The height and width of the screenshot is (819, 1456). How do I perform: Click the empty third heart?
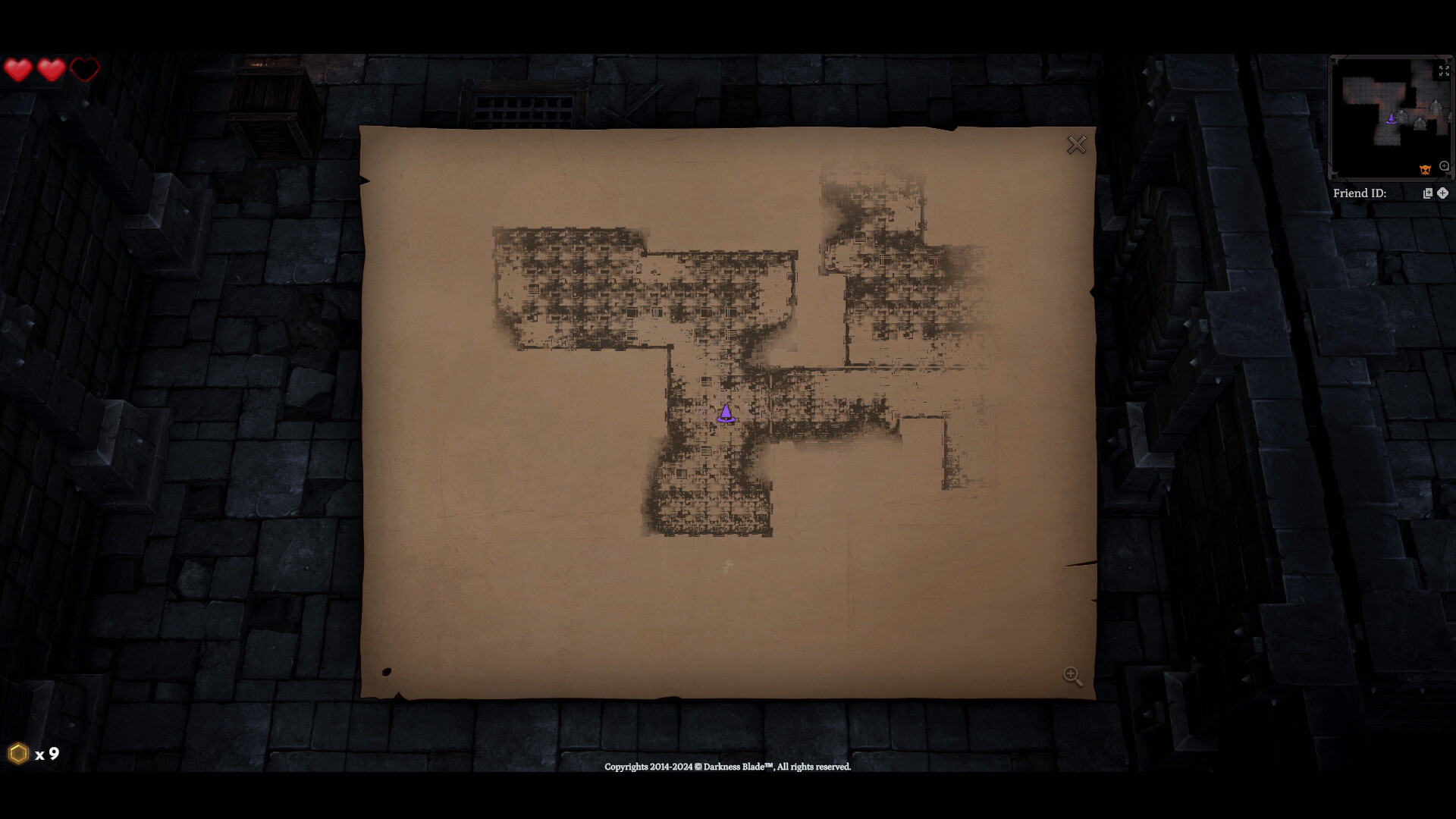[84, 68]
